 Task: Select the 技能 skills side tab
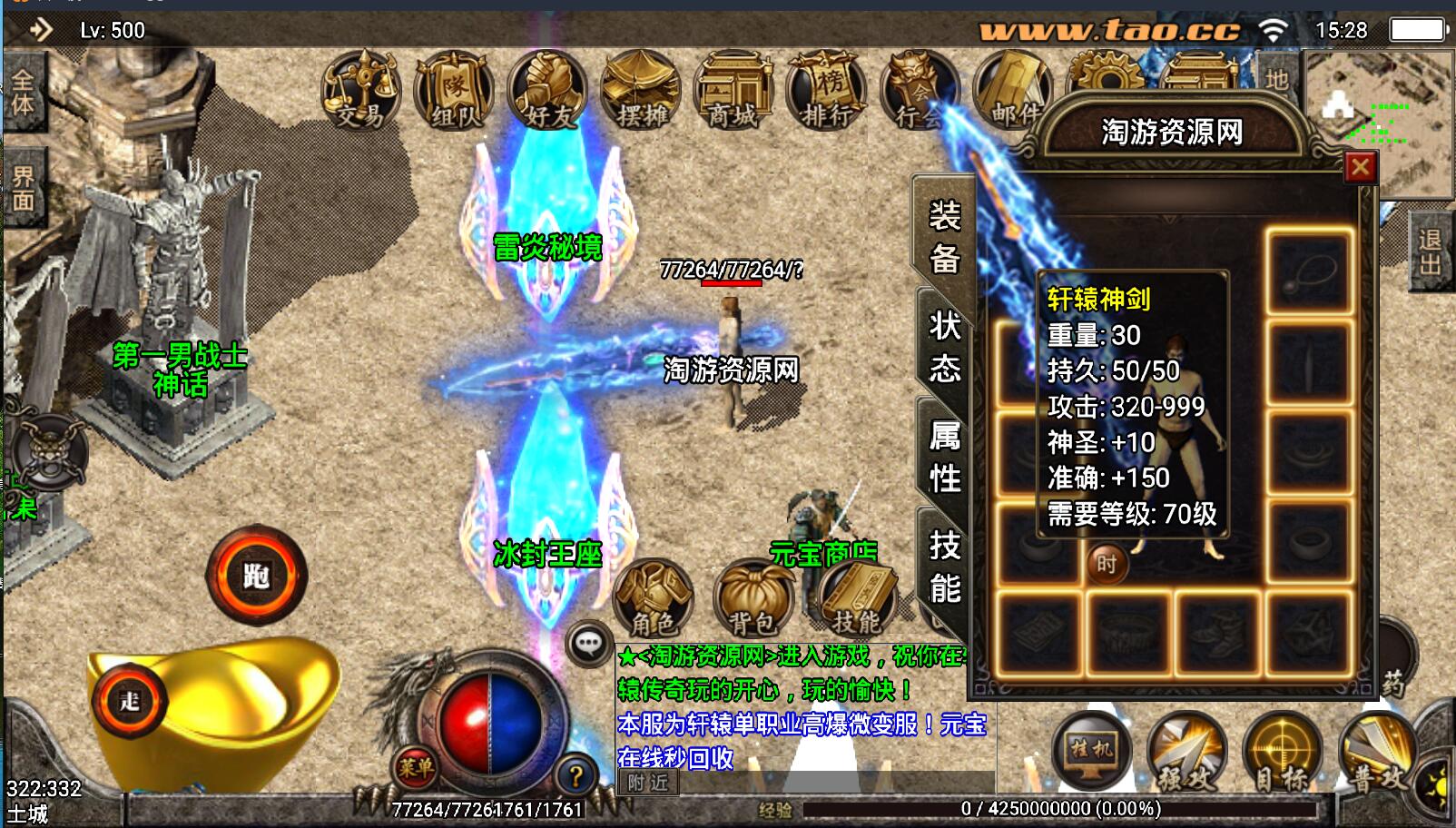pos(944,567)
